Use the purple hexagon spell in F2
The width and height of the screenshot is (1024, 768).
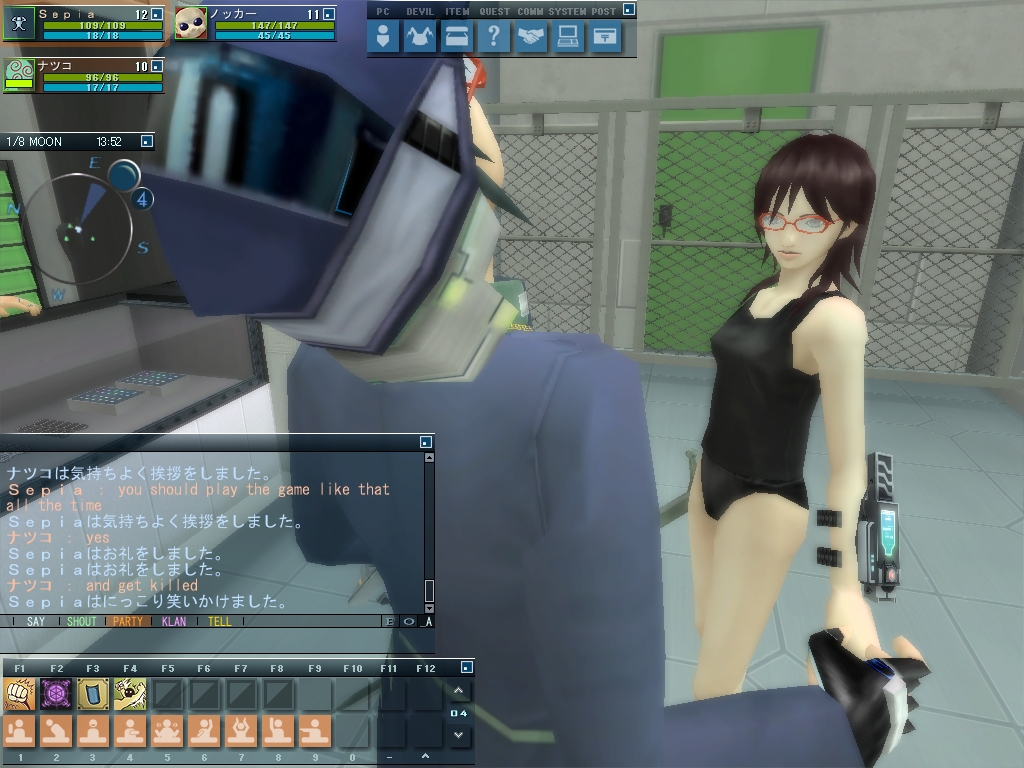(56, 693)
